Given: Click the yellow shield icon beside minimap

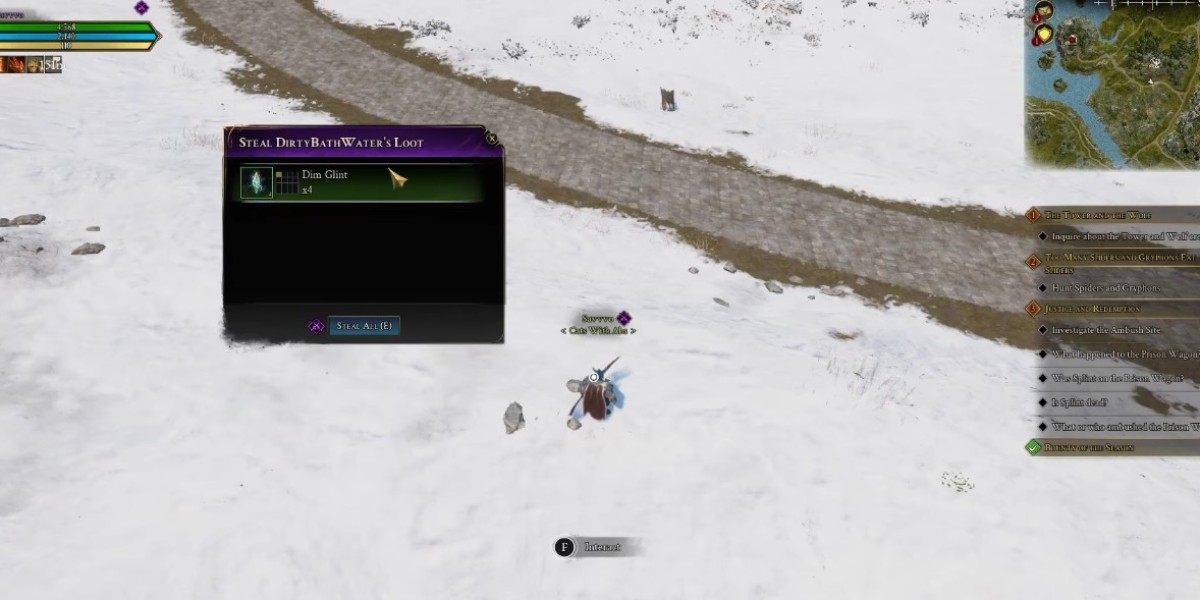Looking at the screenshot, I should (x=1043, y=35).
